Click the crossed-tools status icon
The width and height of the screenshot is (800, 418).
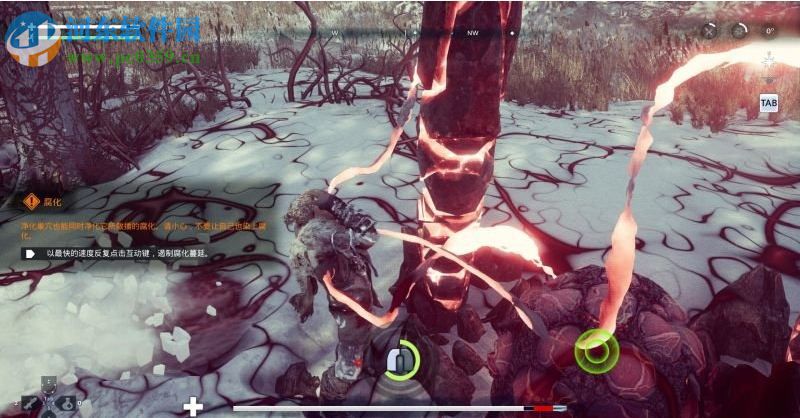tap(709, 31)
